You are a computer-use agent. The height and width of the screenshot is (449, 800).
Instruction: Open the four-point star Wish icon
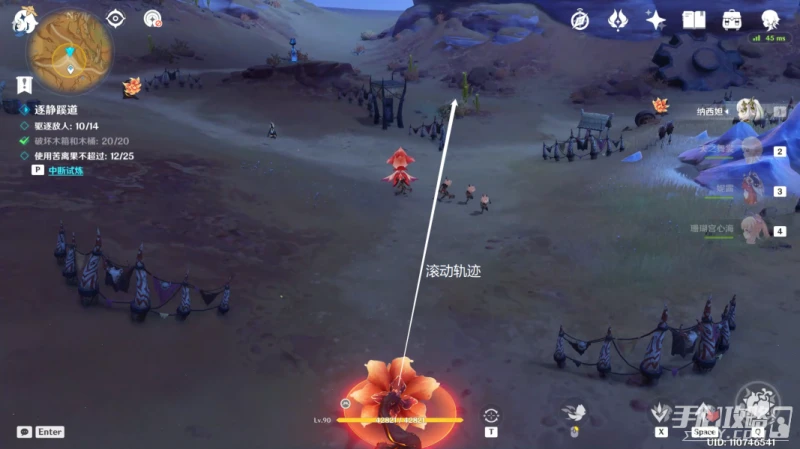point(655,19)
